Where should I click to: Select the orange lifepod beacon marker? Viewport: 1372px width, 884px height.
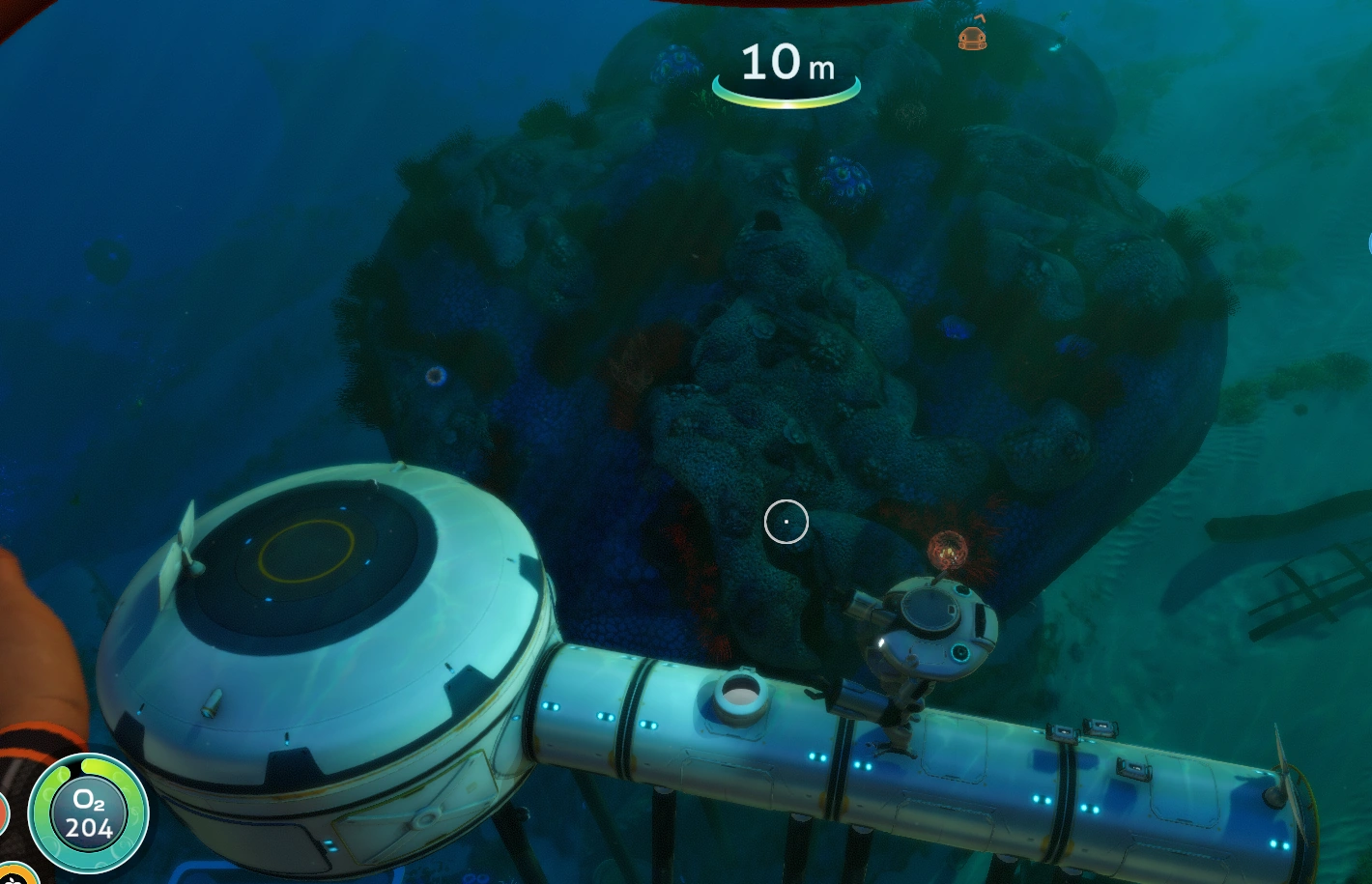point(971,39)
